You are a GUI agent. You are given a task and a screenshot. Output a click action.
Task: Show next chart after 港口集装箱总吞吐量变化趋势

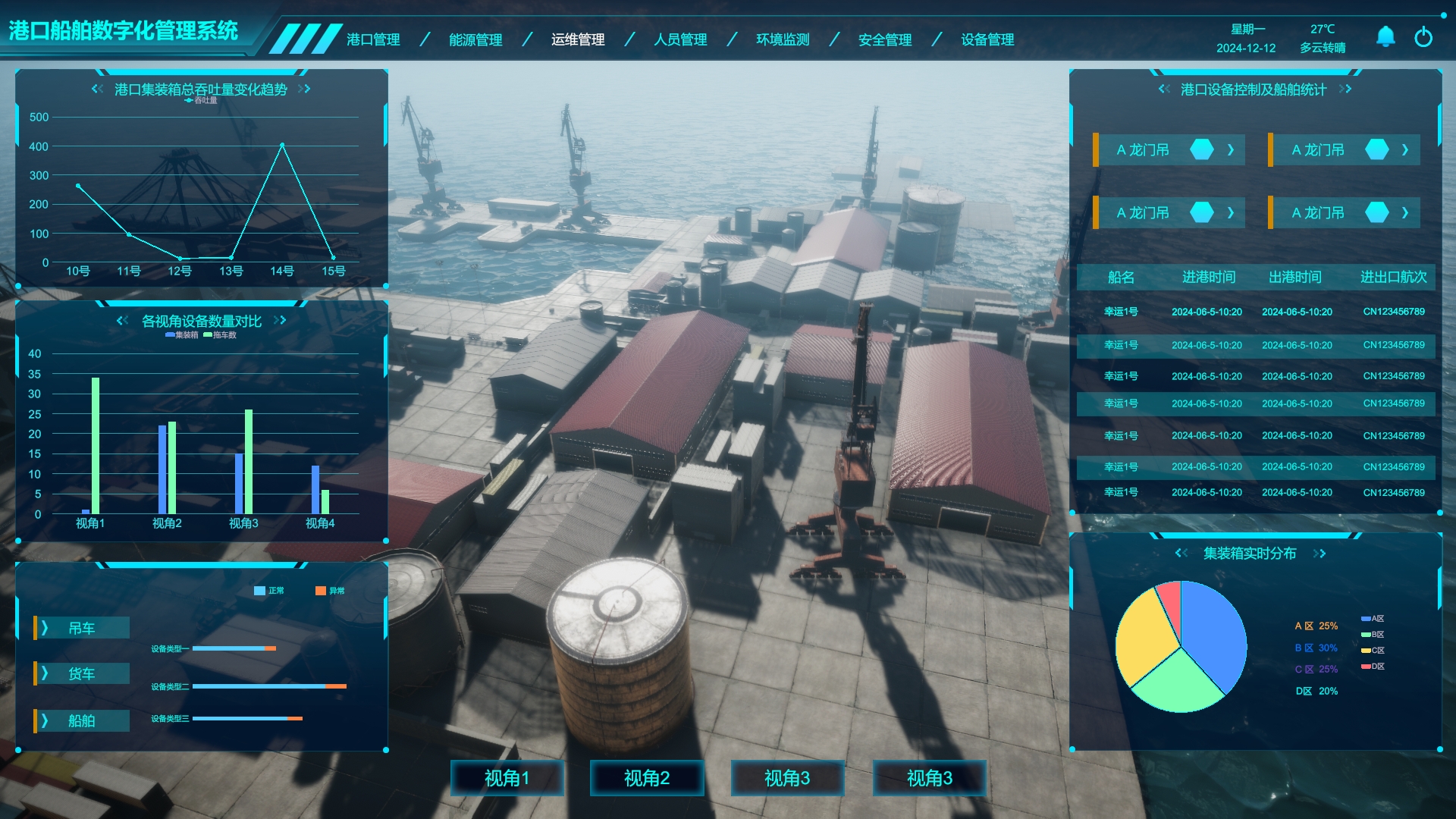click(305, 89)
